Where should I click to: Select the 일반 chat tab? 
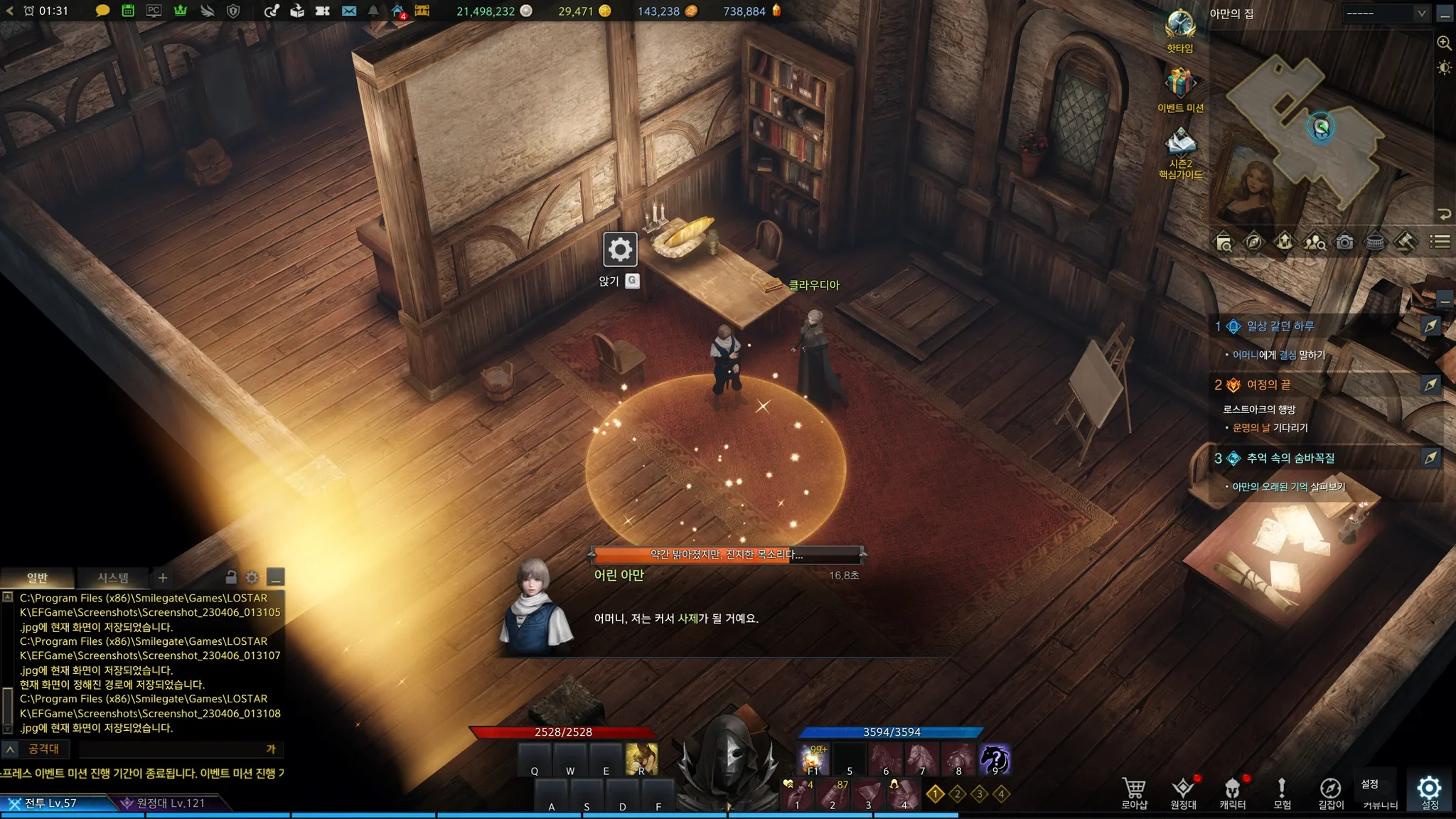click(37, 578)
